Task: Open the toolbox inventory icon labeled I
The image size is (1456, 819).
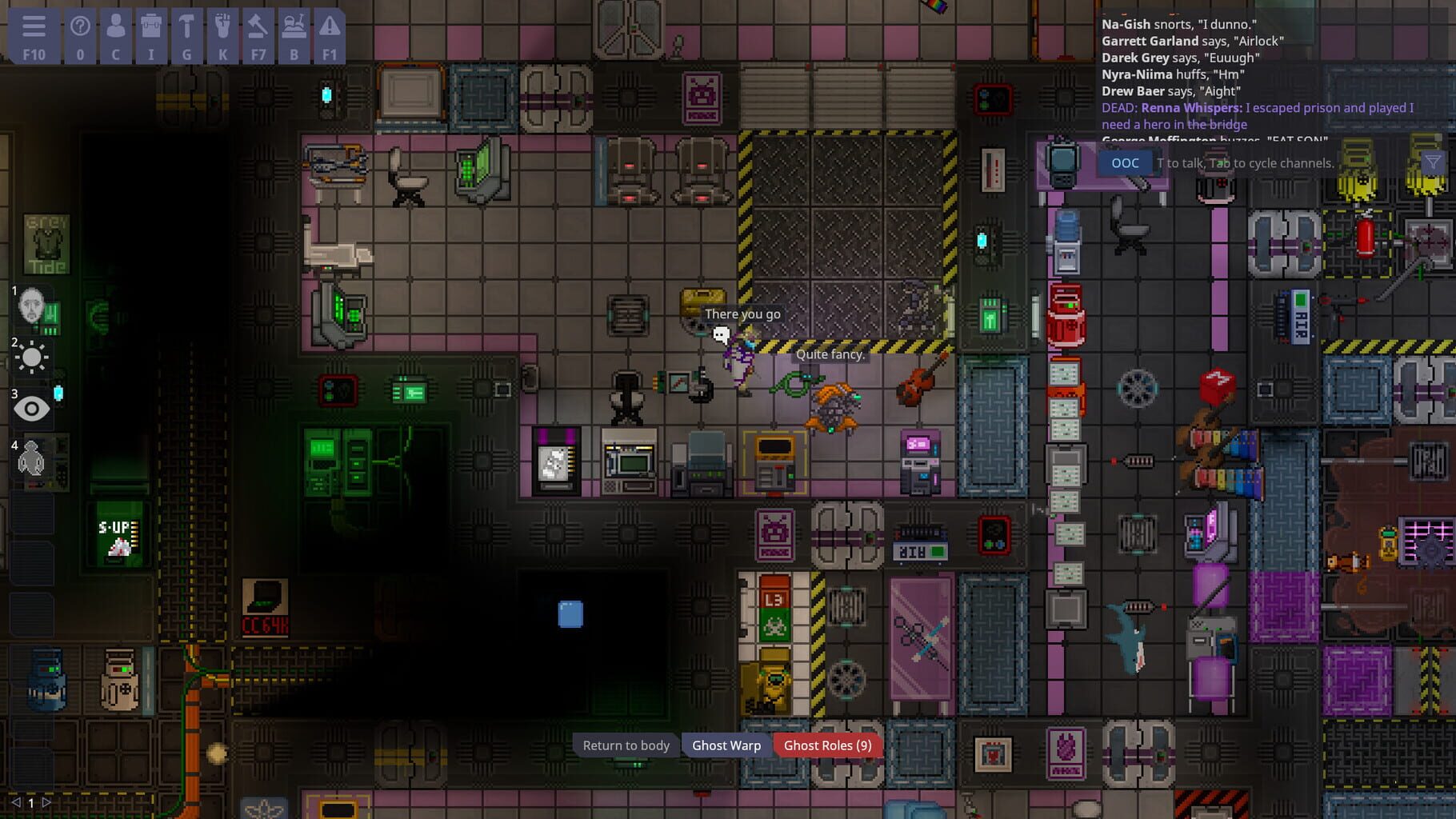Action: (150, 33)
